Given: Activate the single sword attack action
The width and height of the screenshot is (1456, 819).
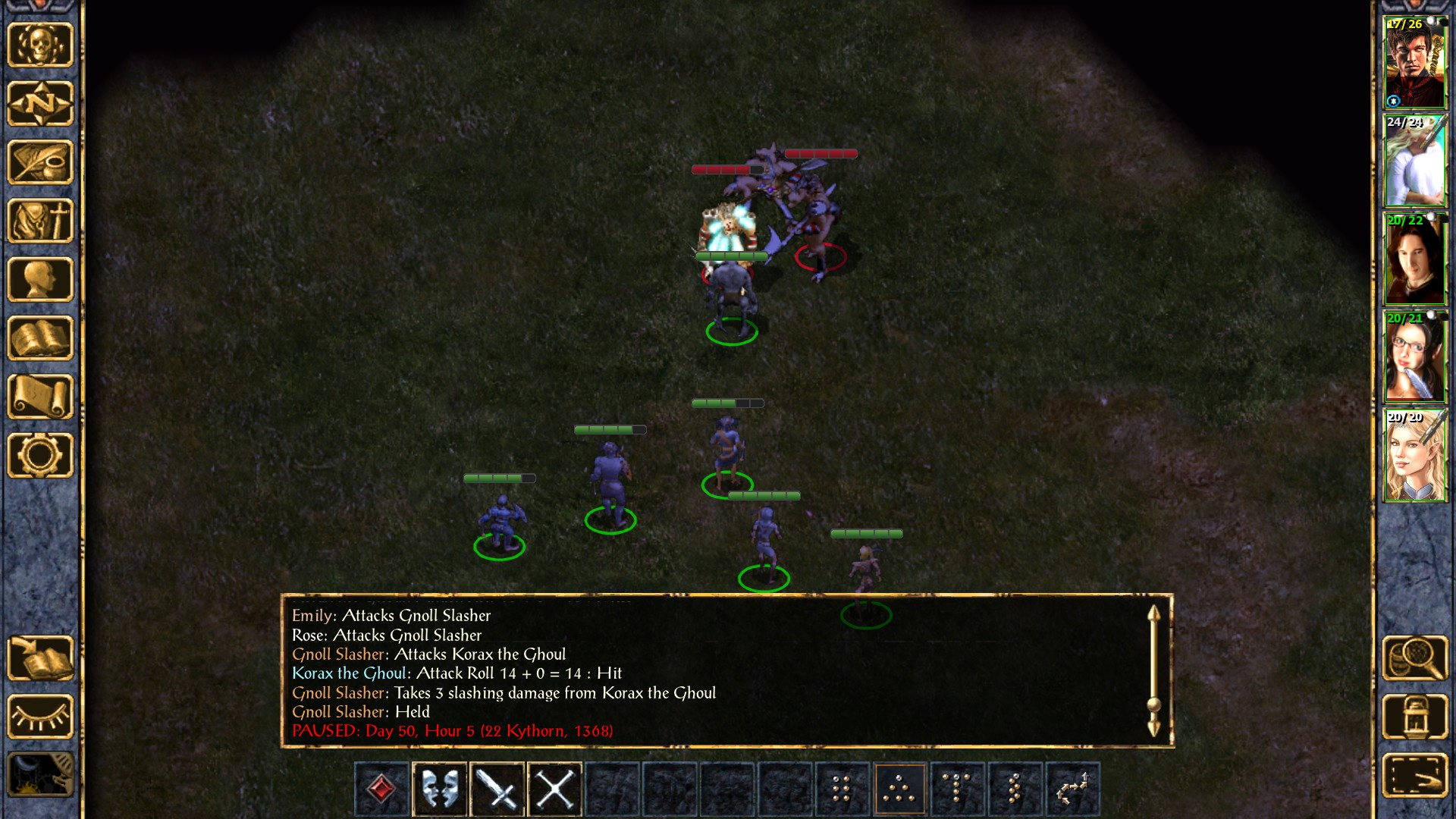Looking at the screenshot, I should tap(497, 789).
